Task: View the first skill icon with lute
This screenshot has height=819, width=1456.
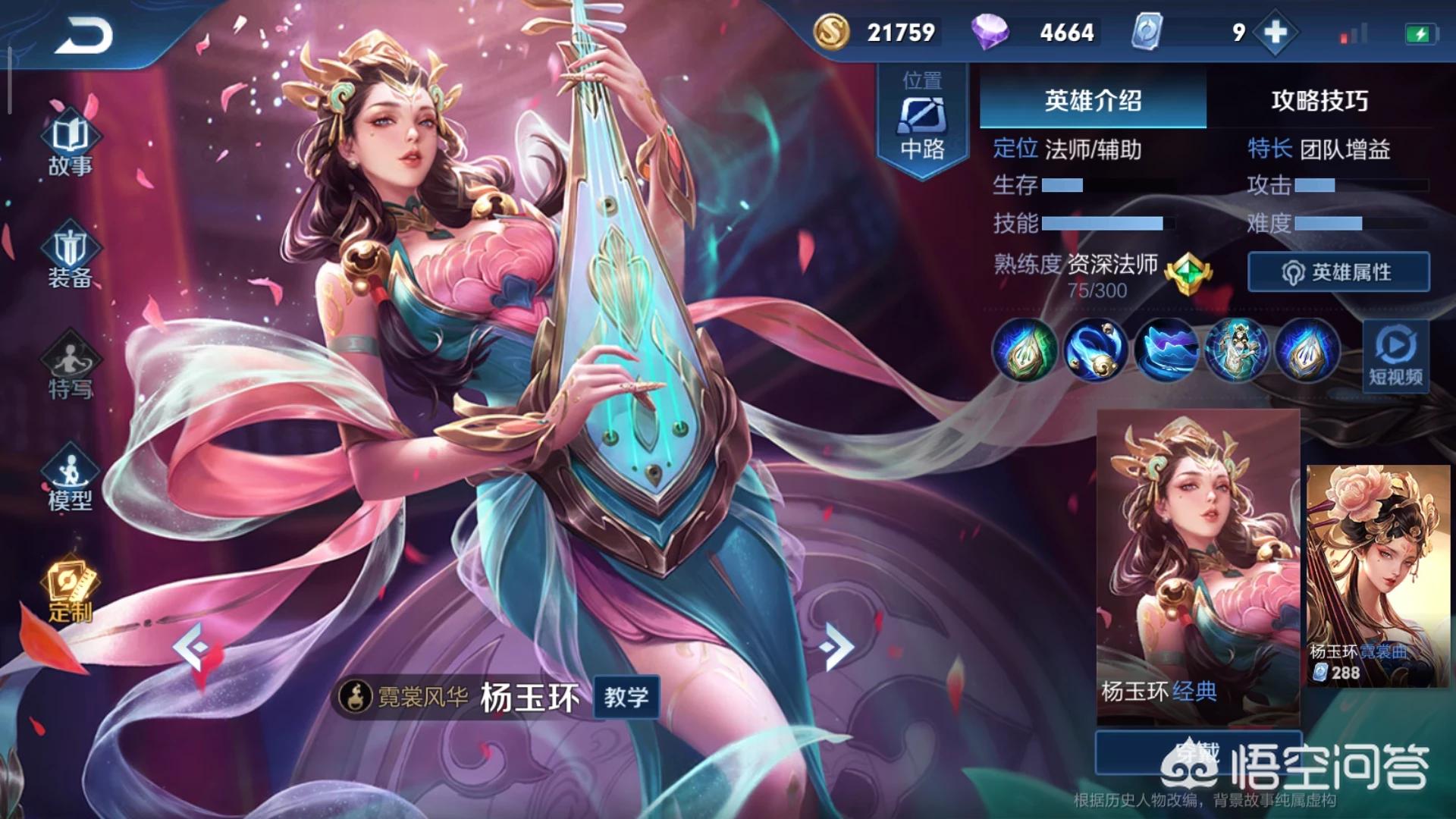Action: tap(1025, 350)
